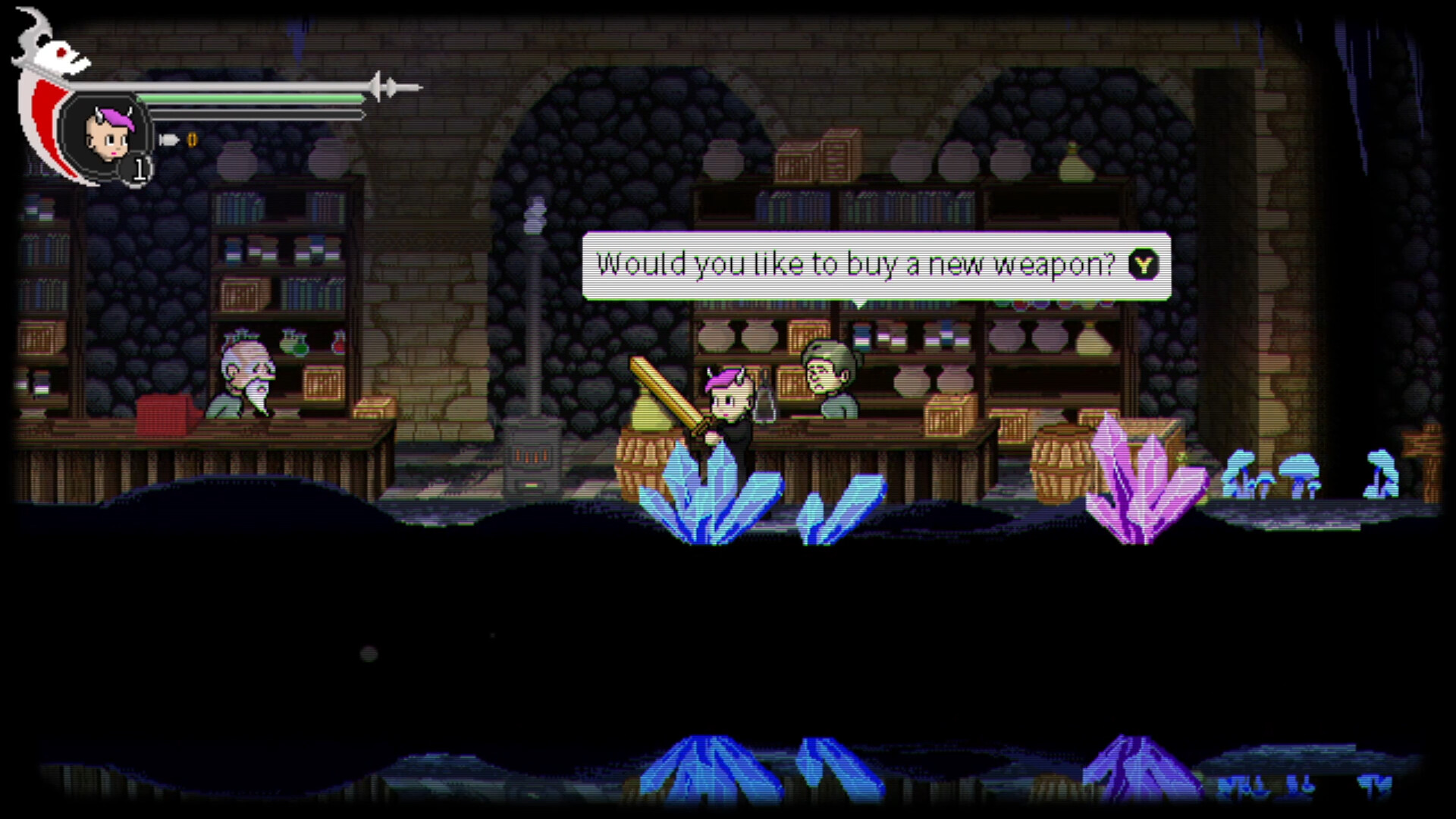Click the Y button prompt in the dialog box
This screenshot has width=1456, height=819.
click(1144, 265)
